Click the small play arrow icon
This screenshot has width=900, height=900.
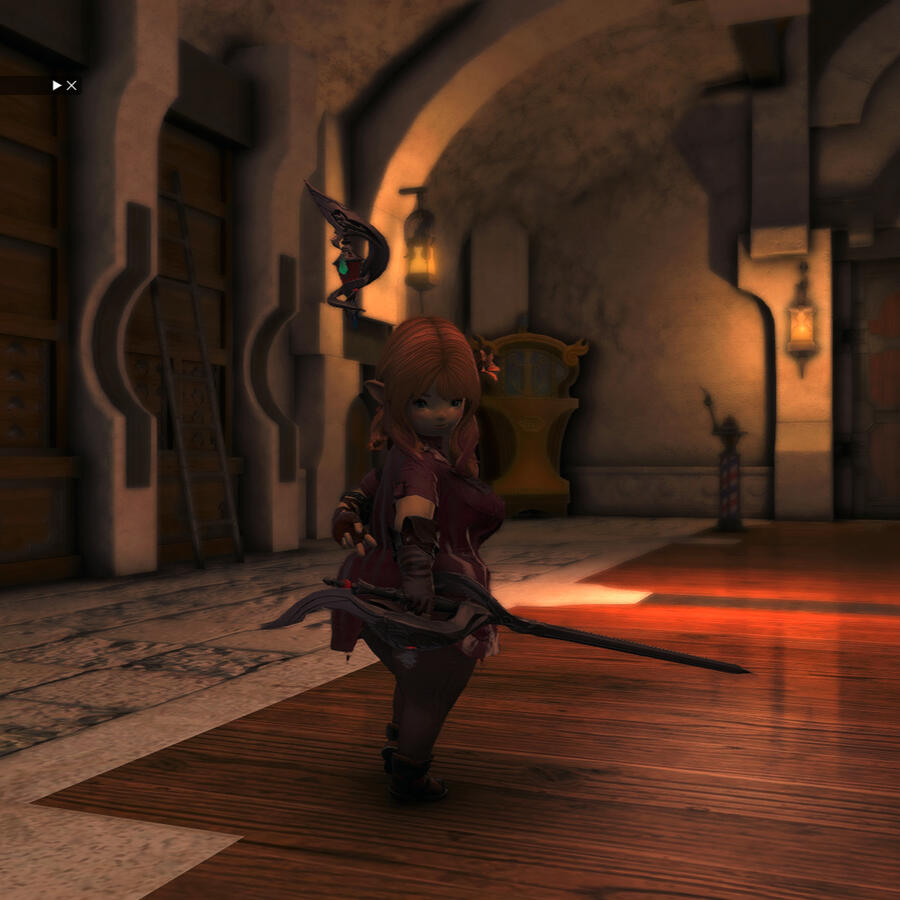57,86
